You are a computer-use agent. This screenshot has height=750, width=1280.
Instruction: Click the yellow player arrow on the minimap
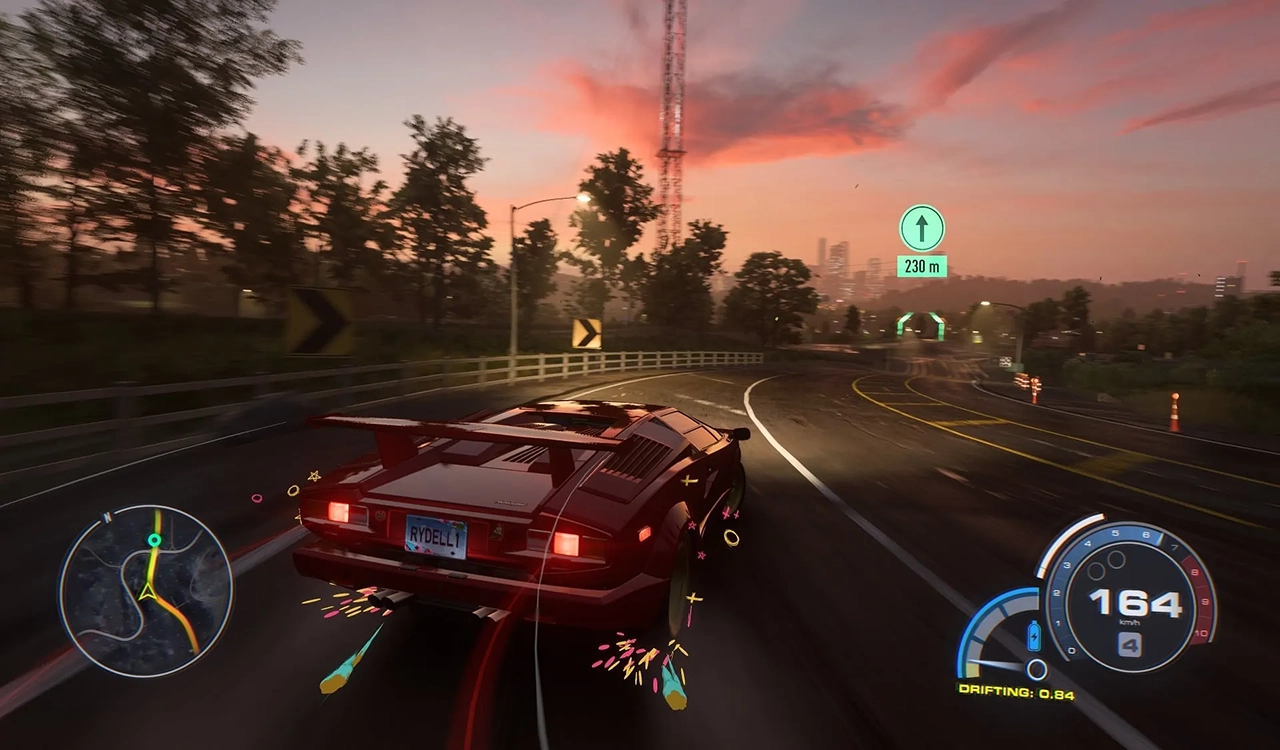pyautogui.click(x=147, y=591)
